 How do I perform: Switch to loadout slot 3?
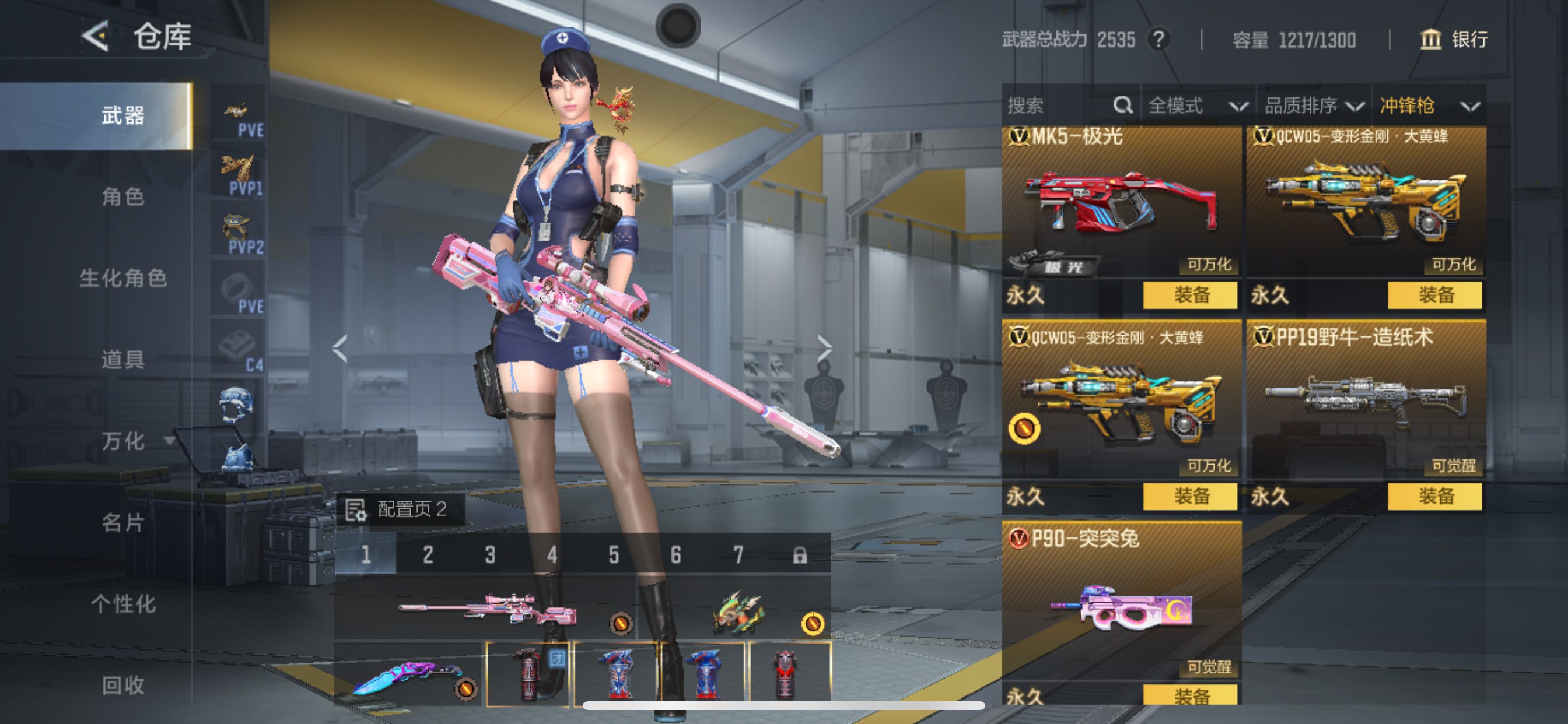pos(490,554)
